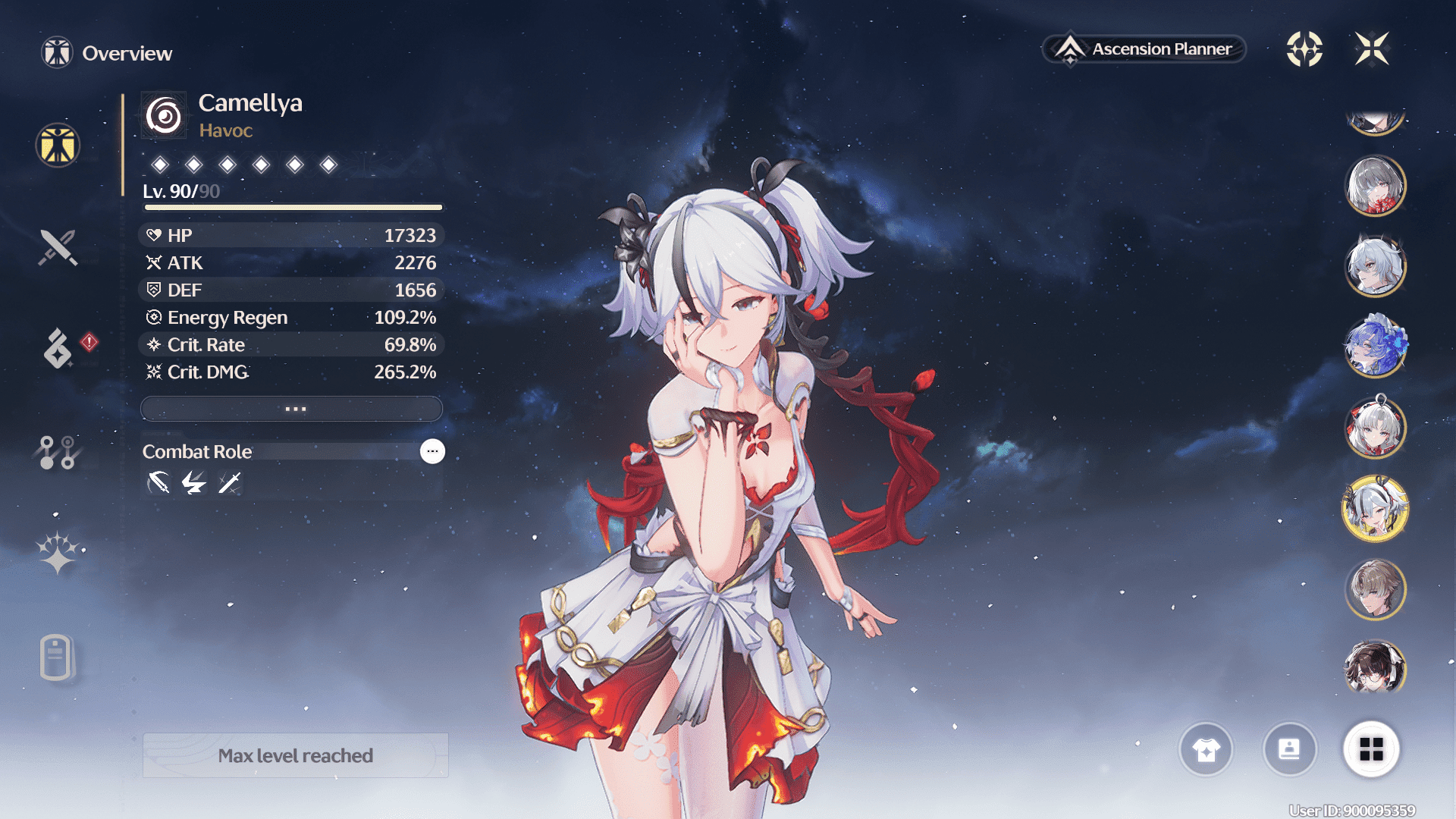The width and height of the screenshot is (1456, 819).
Task: Click the Max level reached button
Action: pos(296,755)
